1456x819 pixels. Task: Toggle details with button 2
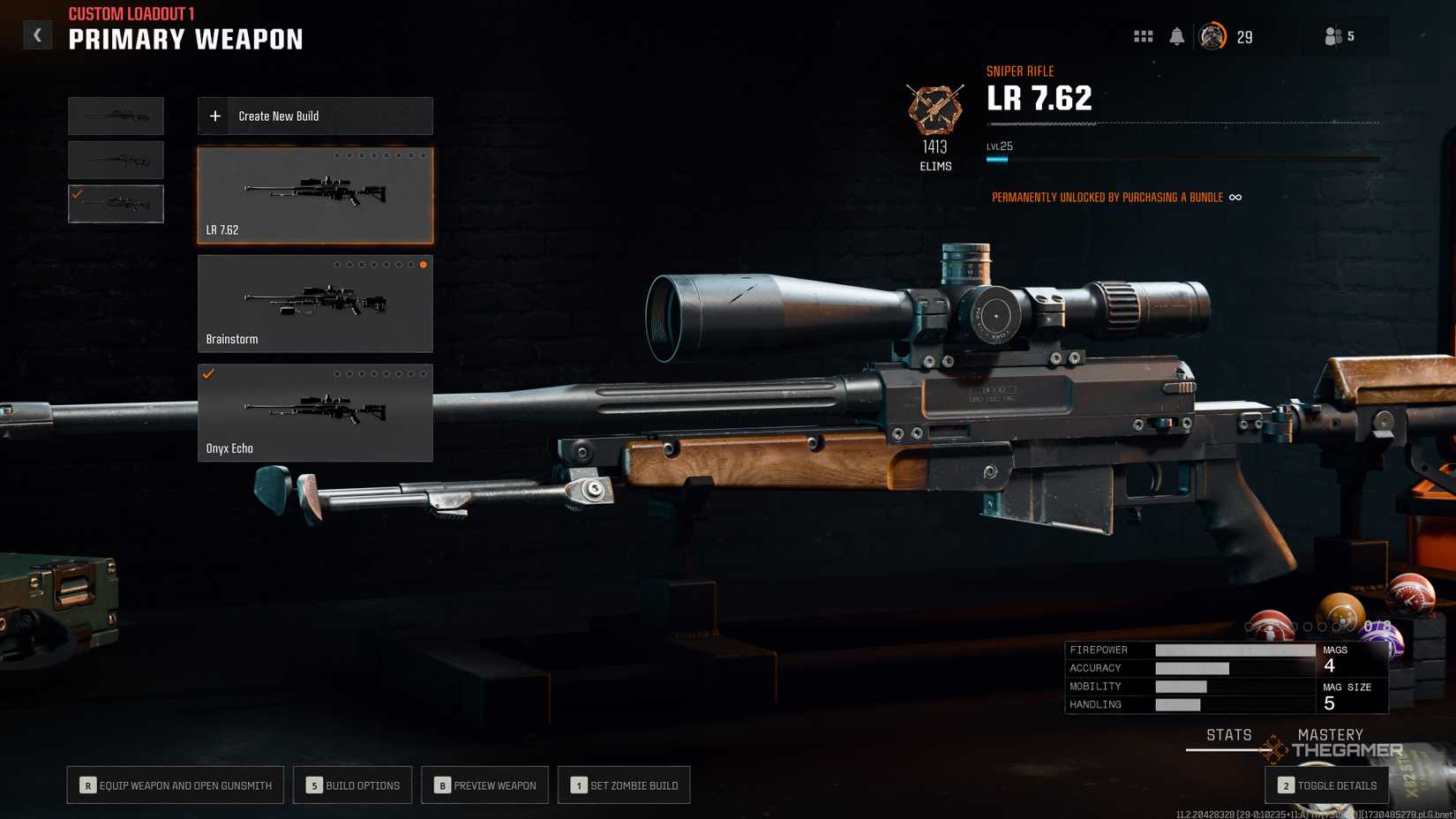click(1327, 785)
